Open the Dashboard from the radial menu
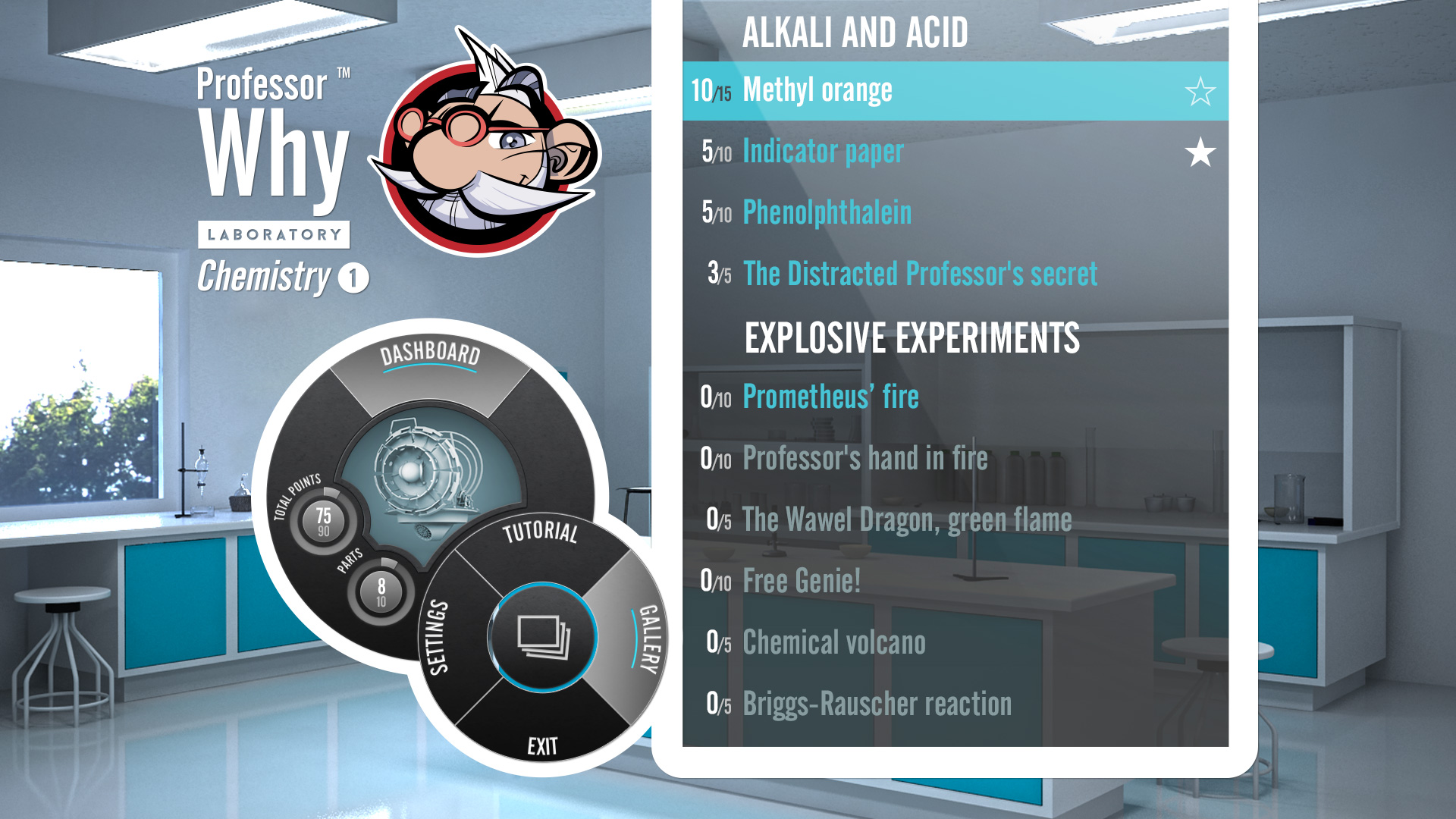Viewport: 1456px width, 819px height. (x=431, y=353)
